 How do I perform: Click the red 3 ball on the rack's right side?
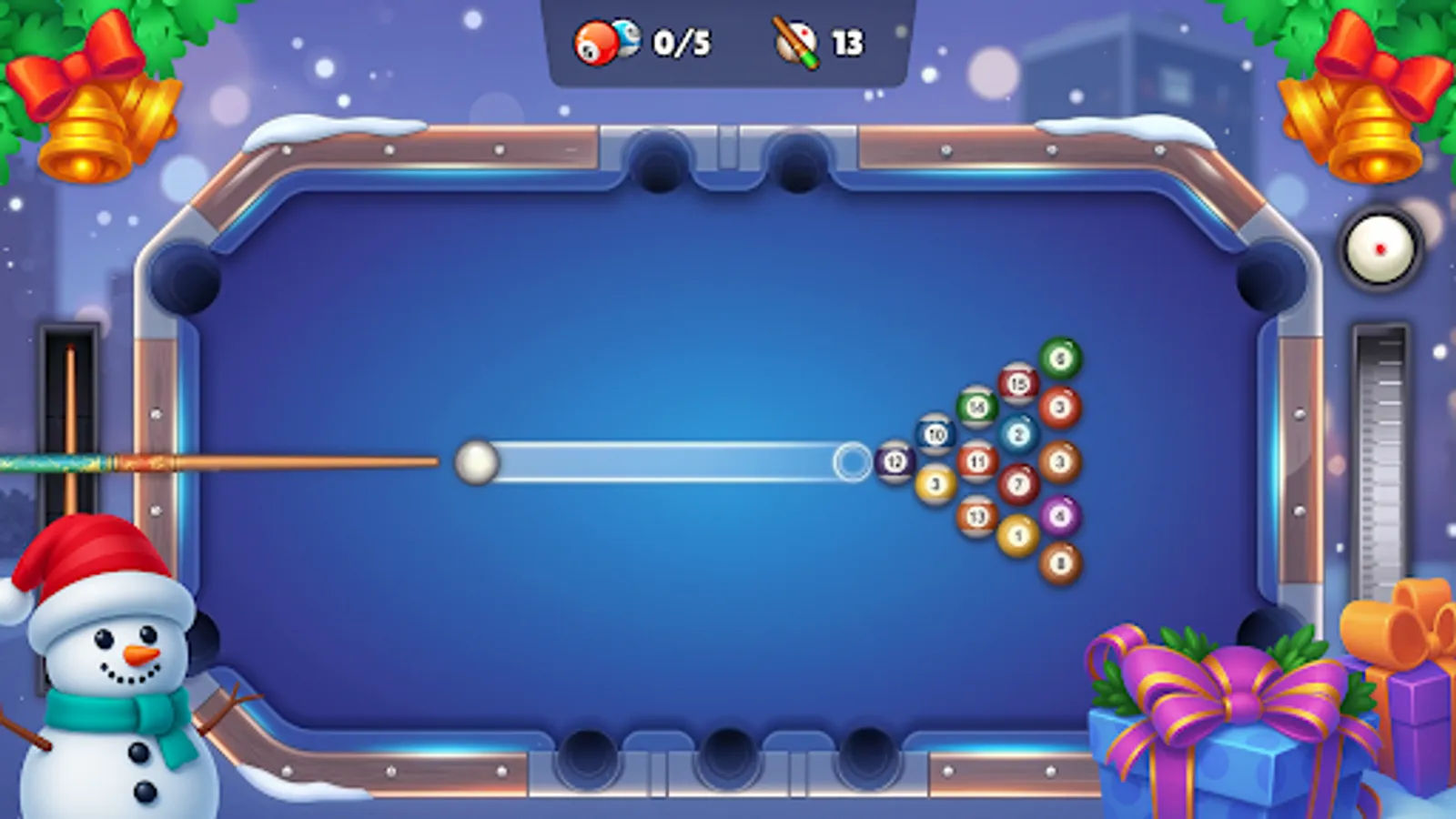coord(1058,408)
